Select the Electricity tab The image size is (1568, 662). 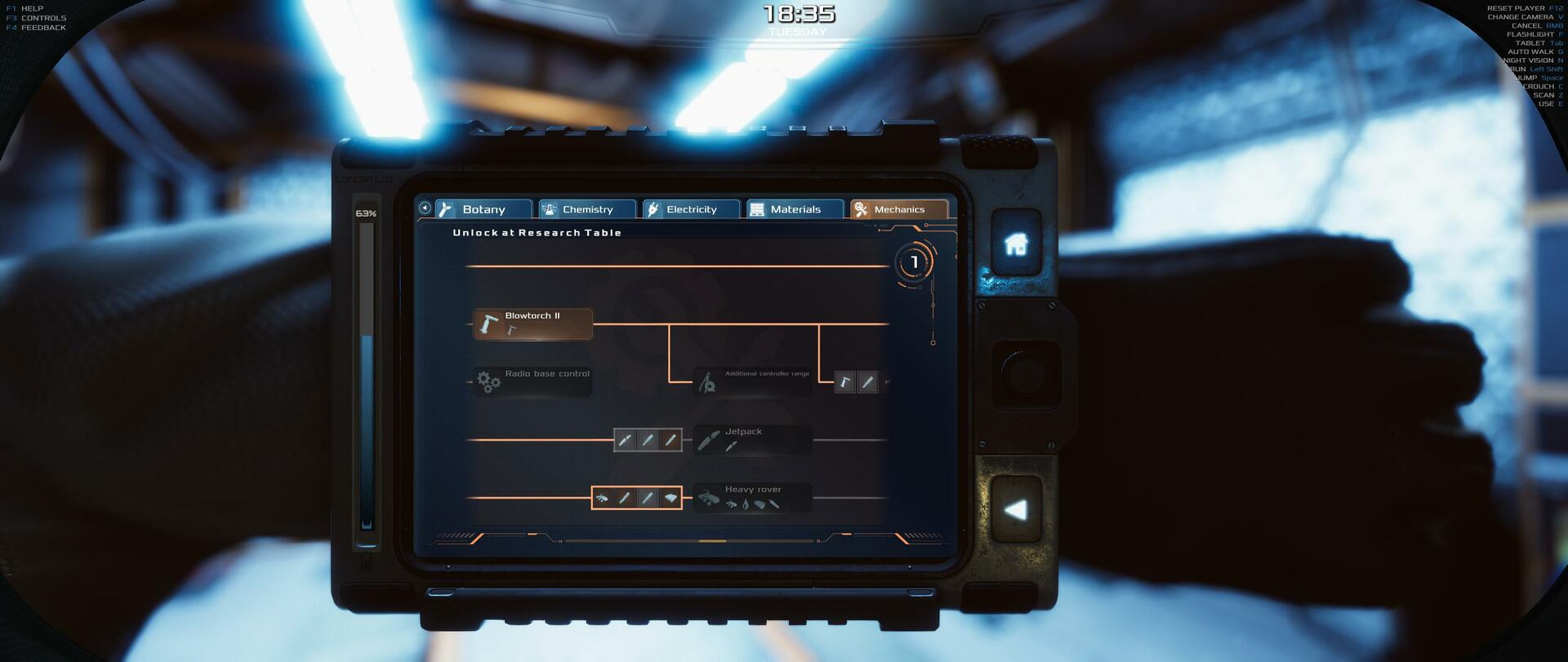click(x=690, y=209)
